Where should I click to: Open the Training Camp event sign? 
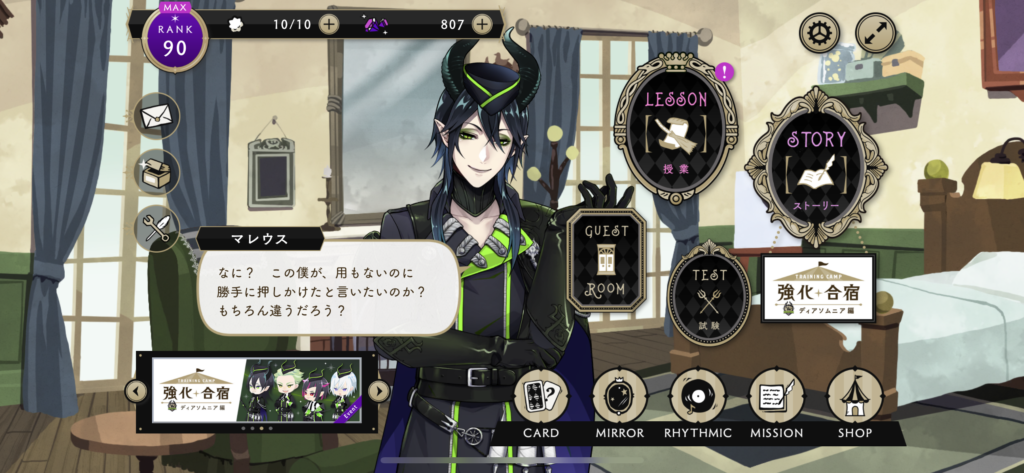point(818,289)
